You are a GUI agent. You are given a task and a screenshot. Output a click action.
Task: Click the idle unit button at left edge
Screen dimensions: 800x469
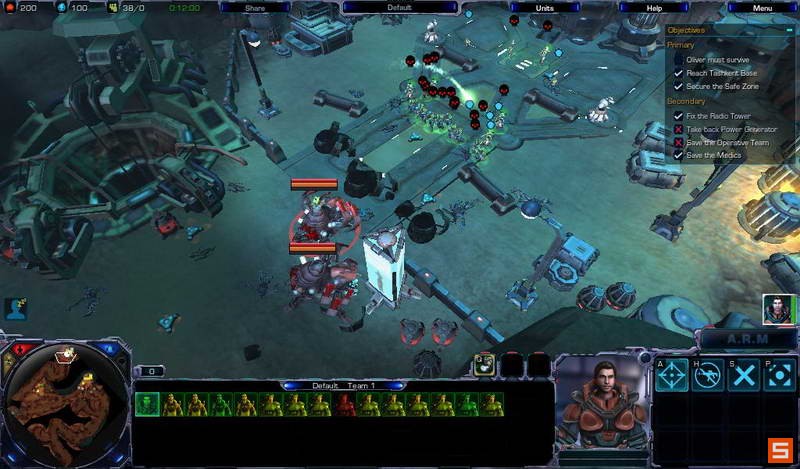[15, 309]
